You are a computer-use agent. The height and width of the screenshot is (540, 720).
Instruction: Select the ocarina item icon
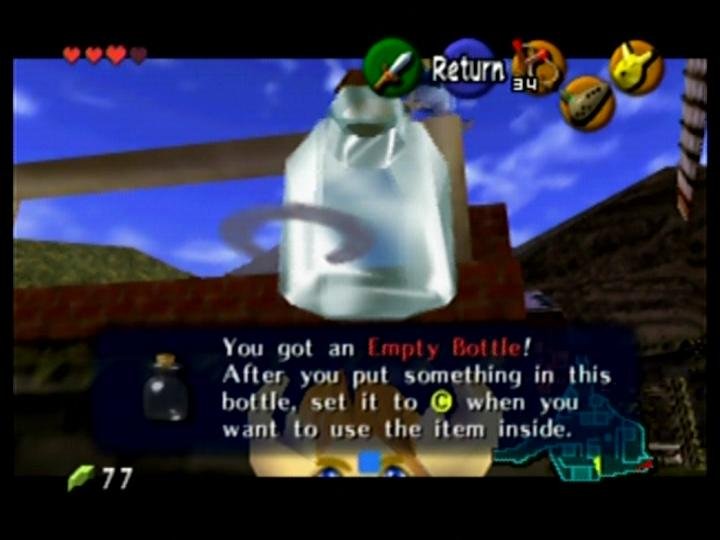coord(586,104)
